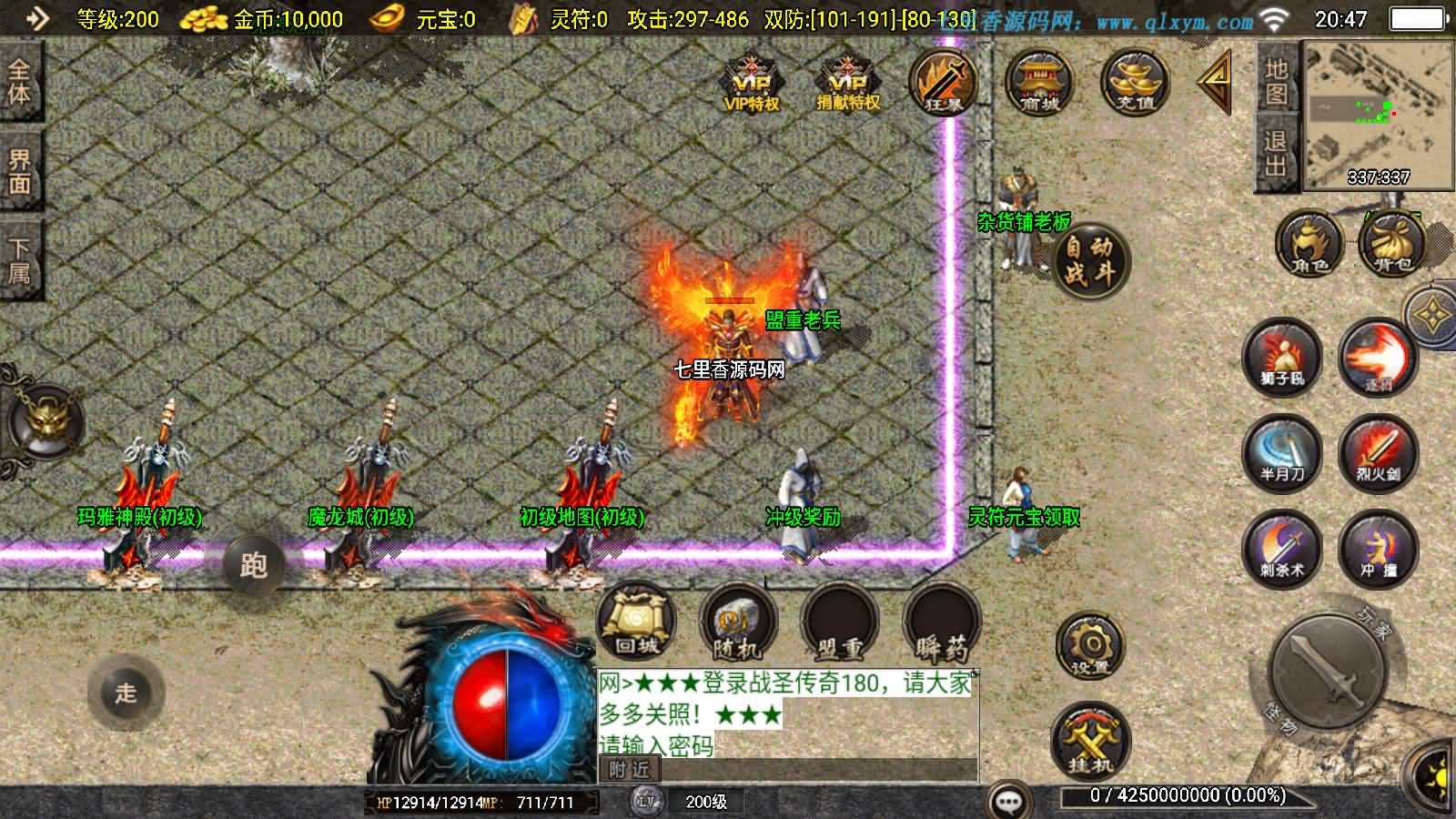Click the 退出 exit button
Image resolution: width=1456 pixels, height=819 pixels.
(1276, 153)
